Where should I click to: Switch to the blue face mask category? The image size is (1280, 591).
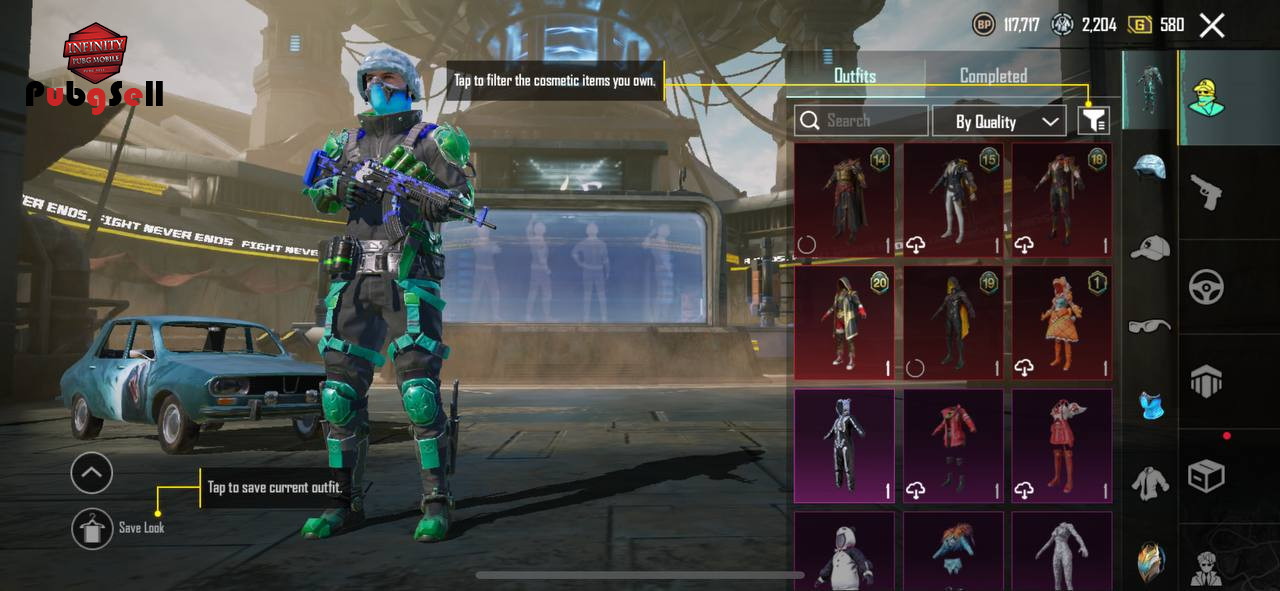click(1150, 405)
